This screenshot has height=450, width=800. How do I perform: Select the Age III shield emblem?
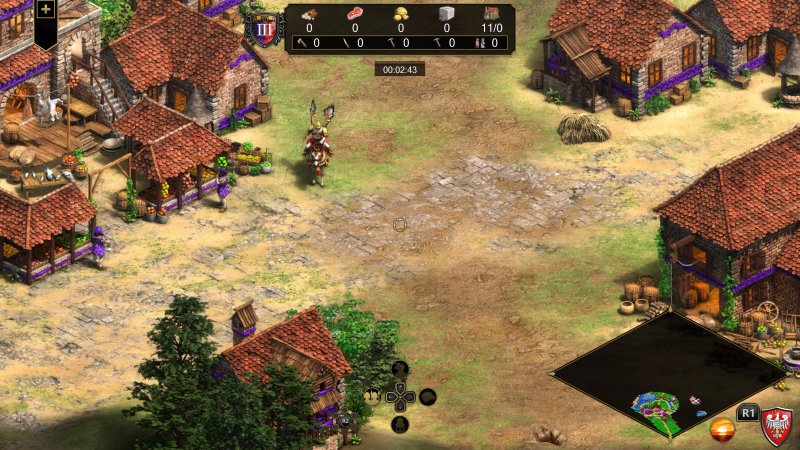click(x=265, y=28)
